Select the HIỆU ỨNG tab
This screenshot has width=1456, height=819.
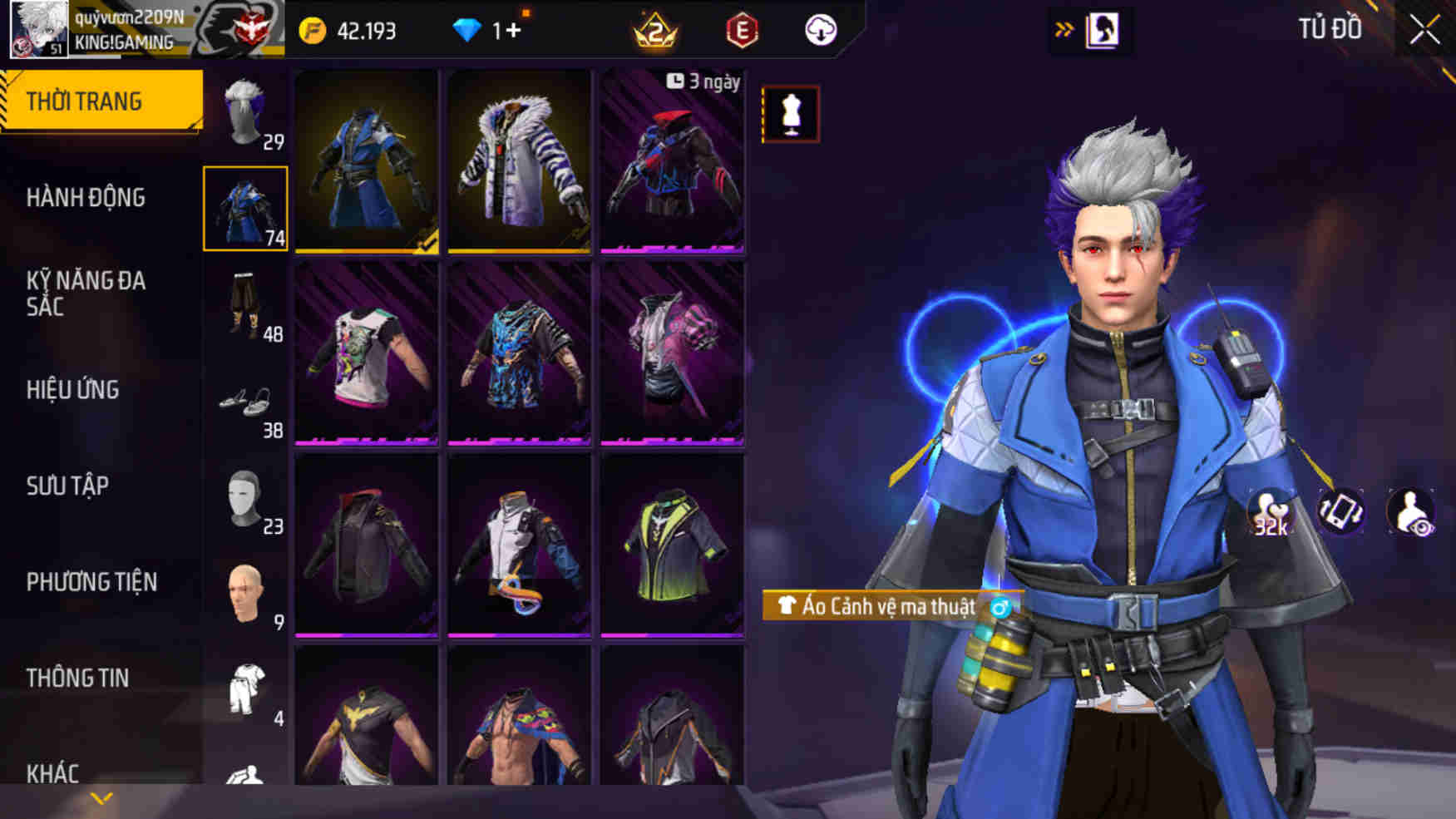coord(73,389)
